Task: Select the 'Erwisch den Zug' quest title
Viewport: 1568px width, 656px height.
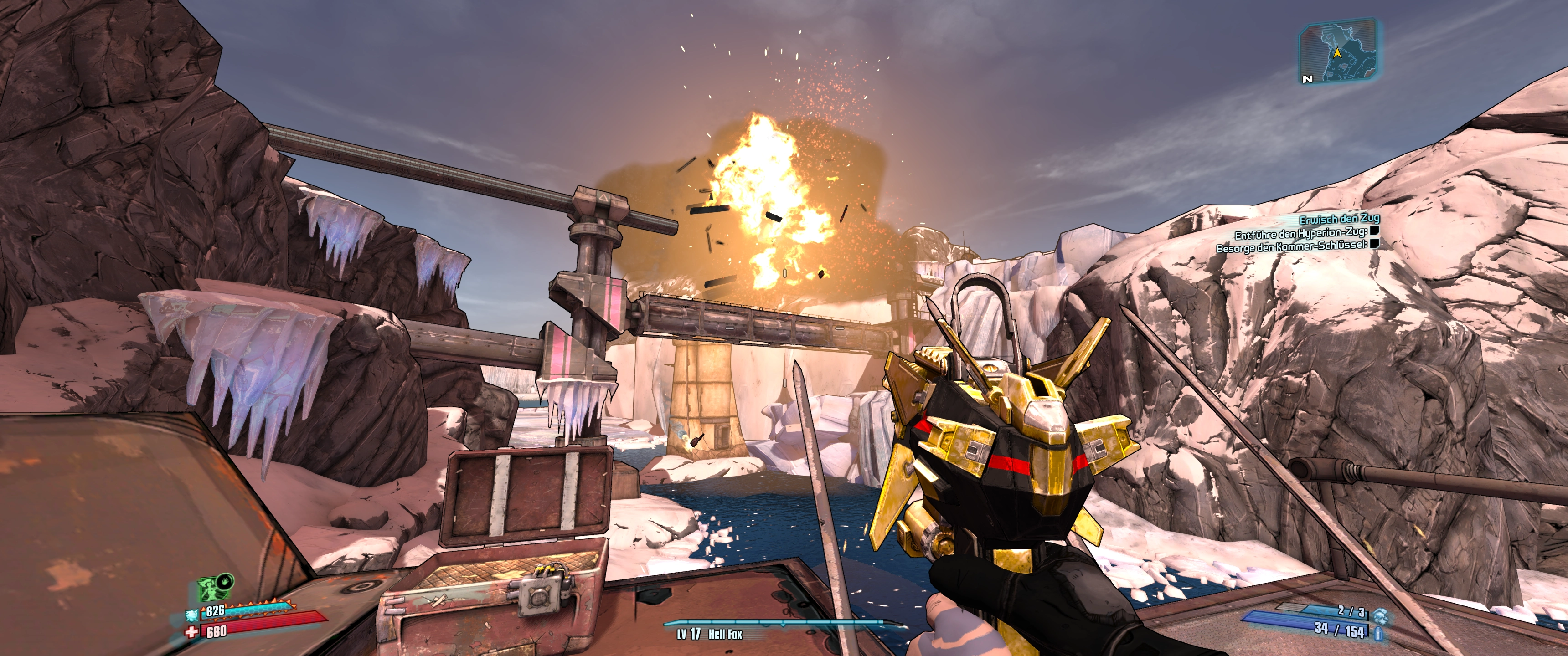Action: pyautogui.click(x=1339, y=219)
